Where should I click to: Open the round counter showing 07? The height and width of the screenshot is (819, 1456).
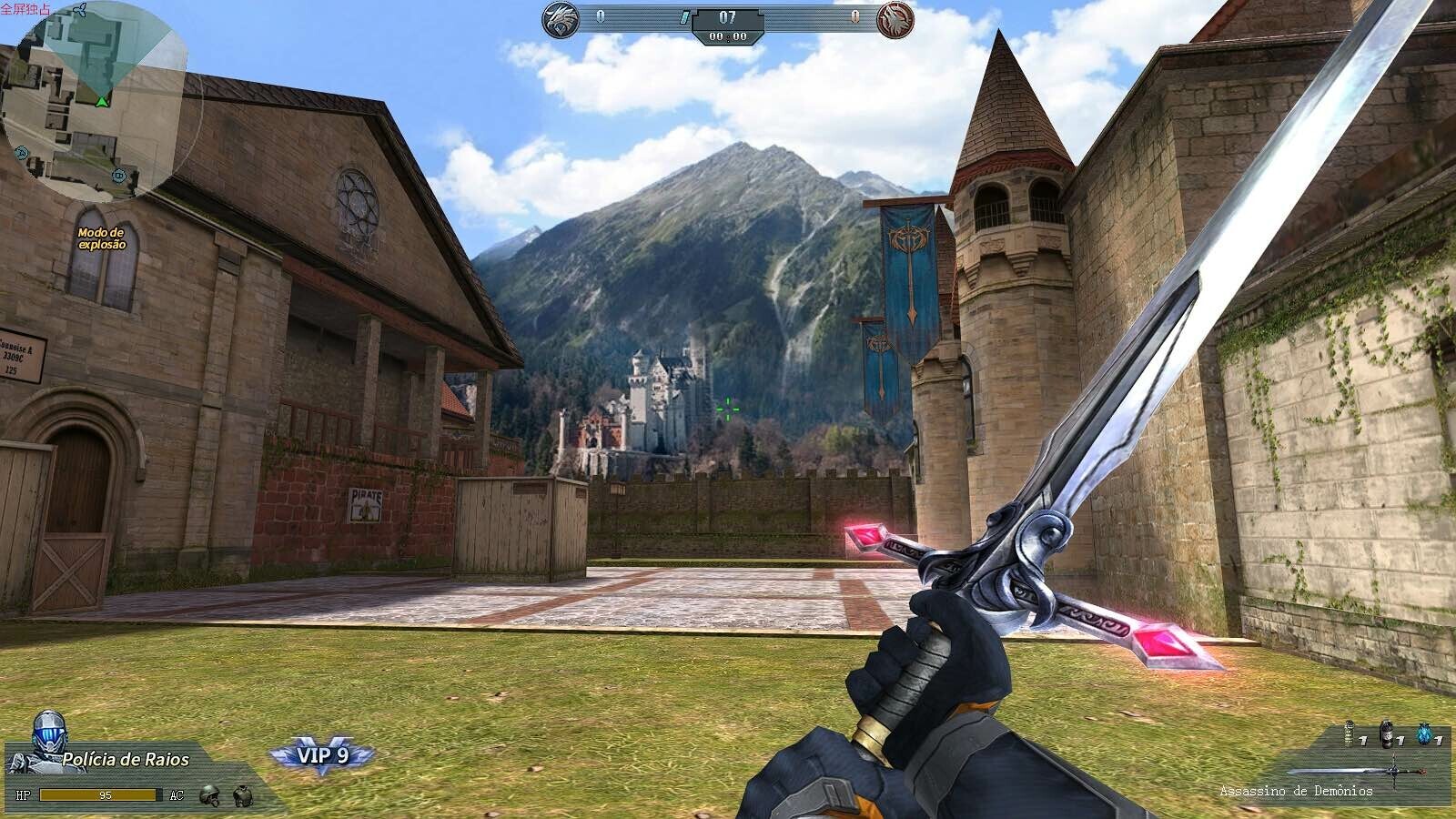(728, 16)
